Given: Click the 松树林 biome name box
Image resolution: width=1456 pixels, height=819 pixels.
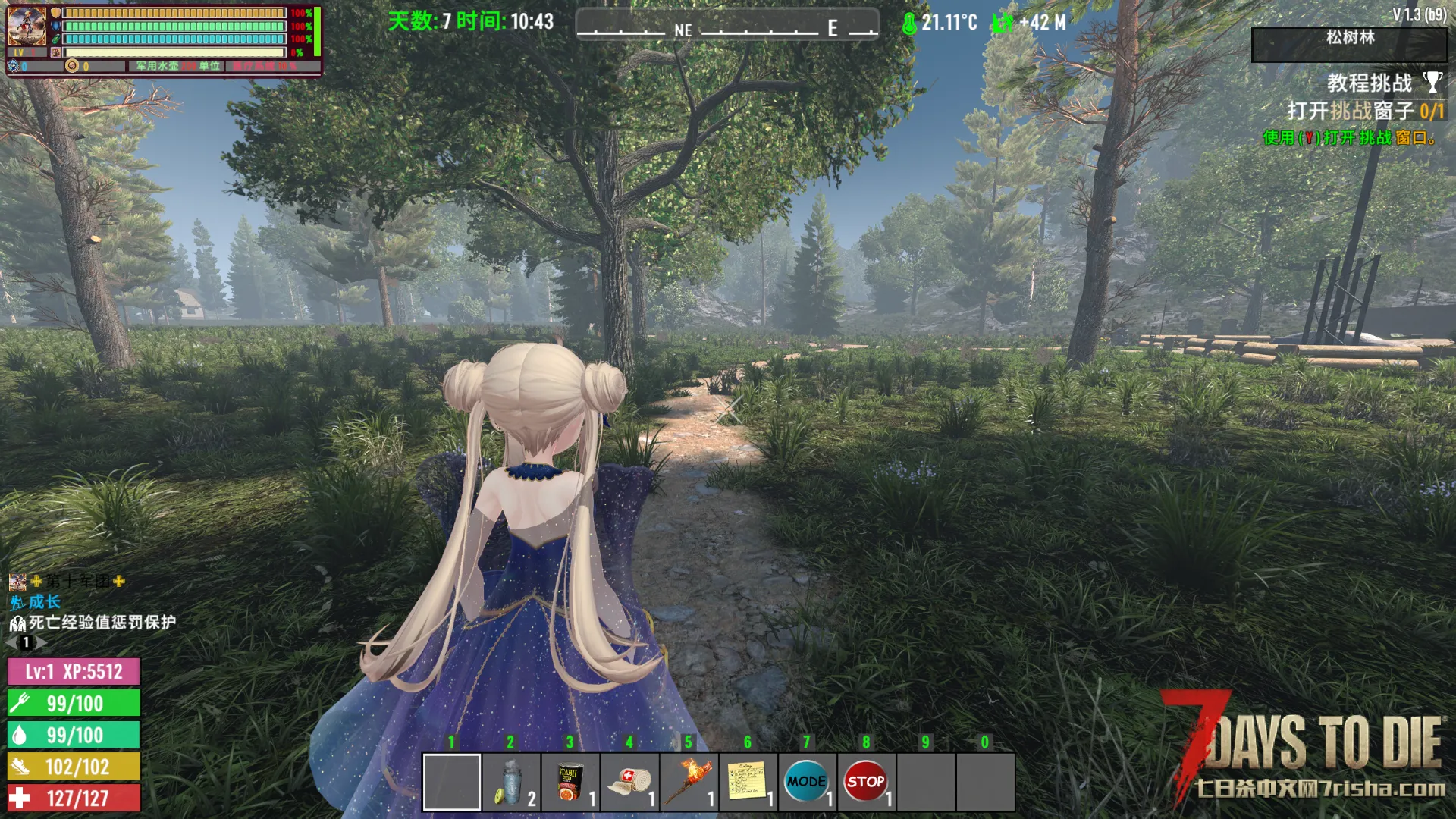Looking at the screenshot, I should (x=1349, y=44).
